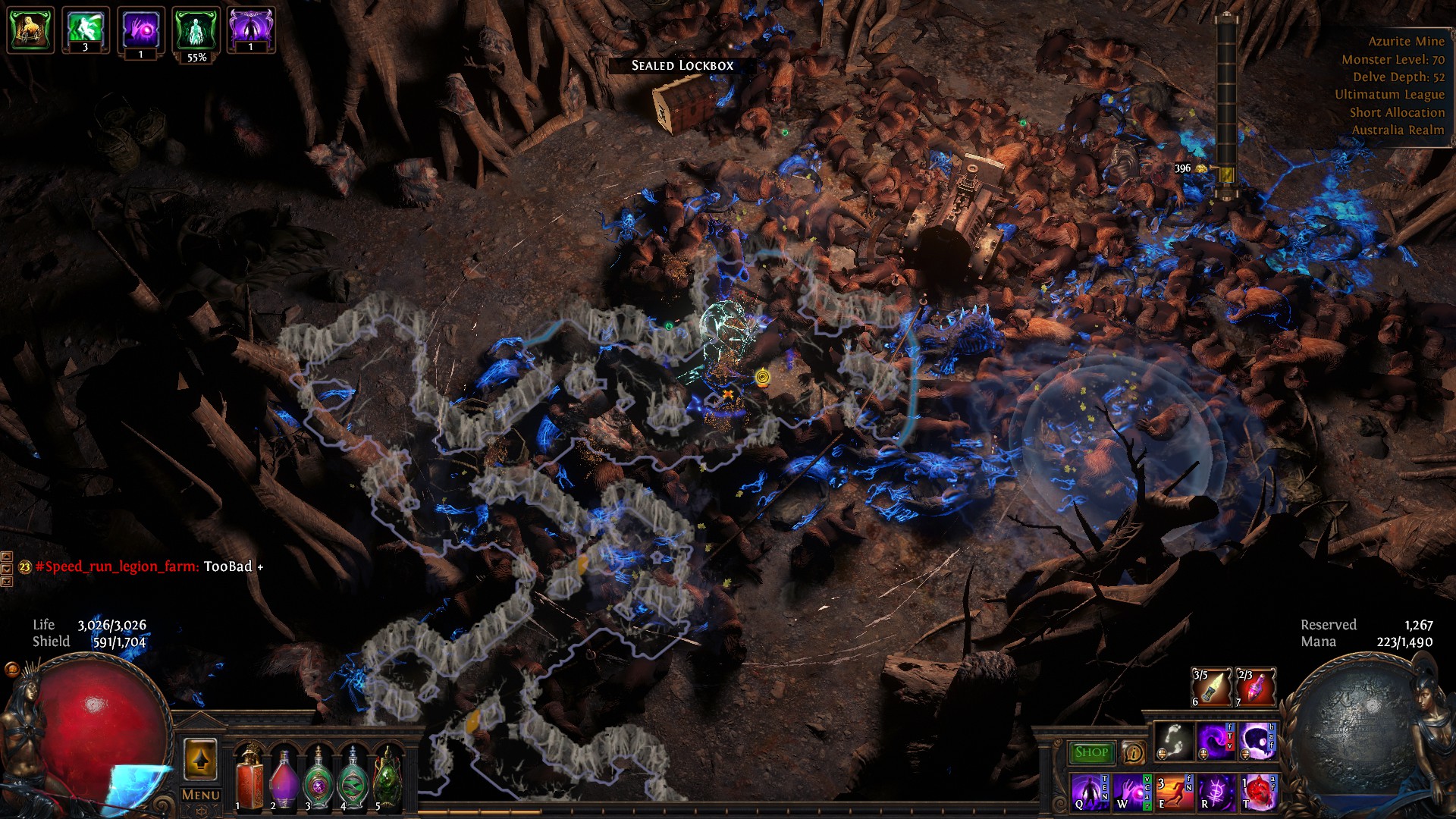Click the yellow level-up arrow button
The width and height of the screenshot is (1456, 819).
pyautogui.click(x=200, y=759)
